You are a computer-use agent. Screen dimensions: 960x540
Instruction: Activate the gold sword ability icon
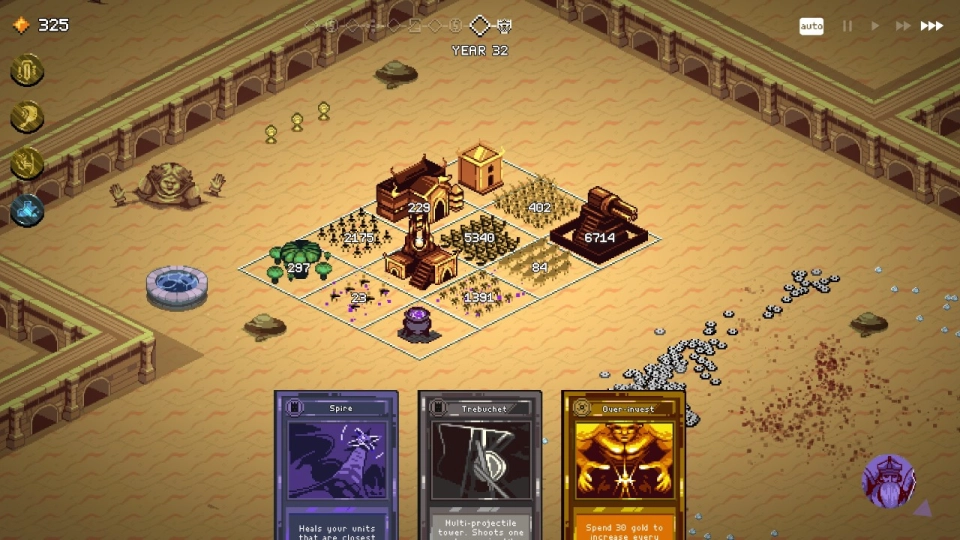tap(27, 70)
